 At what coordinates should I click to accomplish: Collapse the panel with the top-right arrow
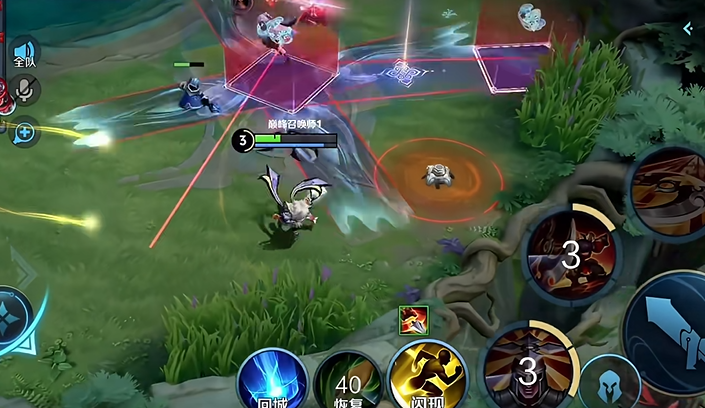[688, 29]
